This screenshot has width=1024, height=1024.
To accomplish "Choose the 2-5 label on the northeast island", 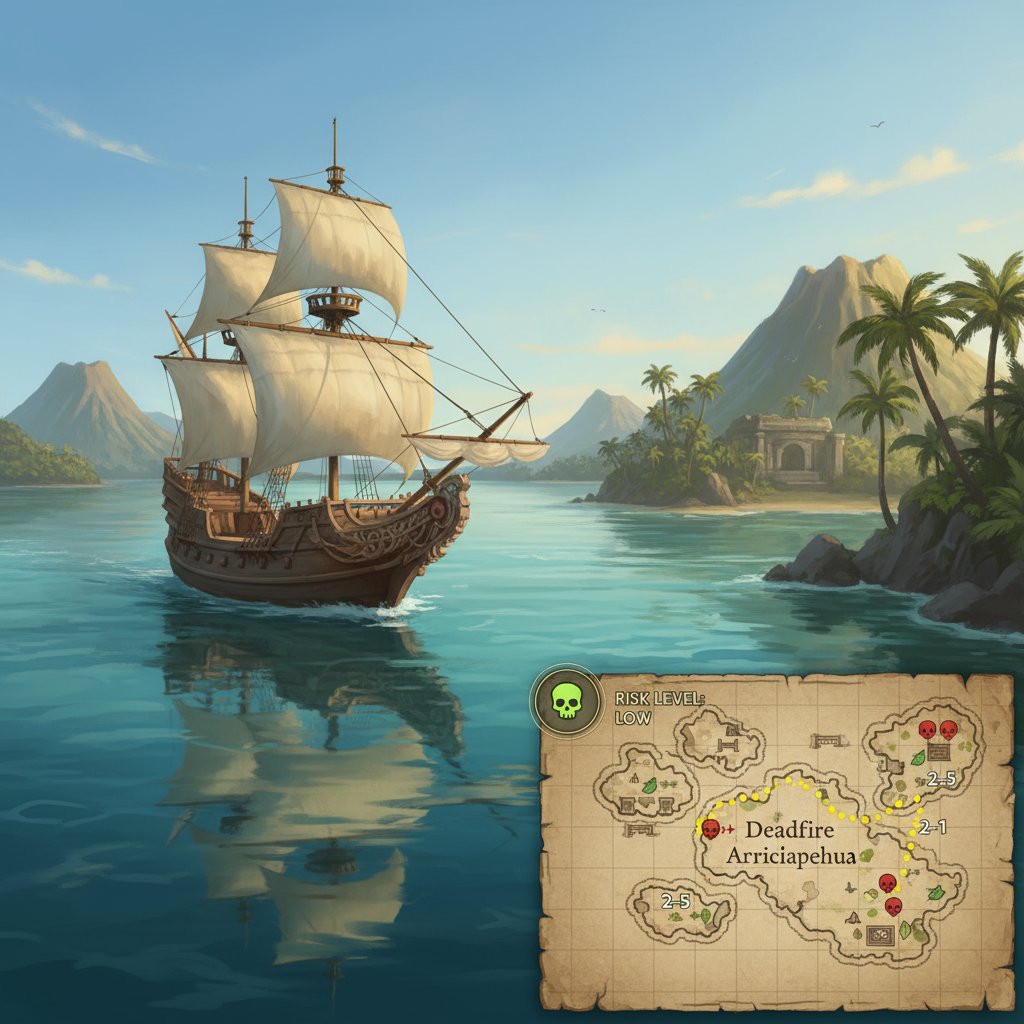I will 941,780.
